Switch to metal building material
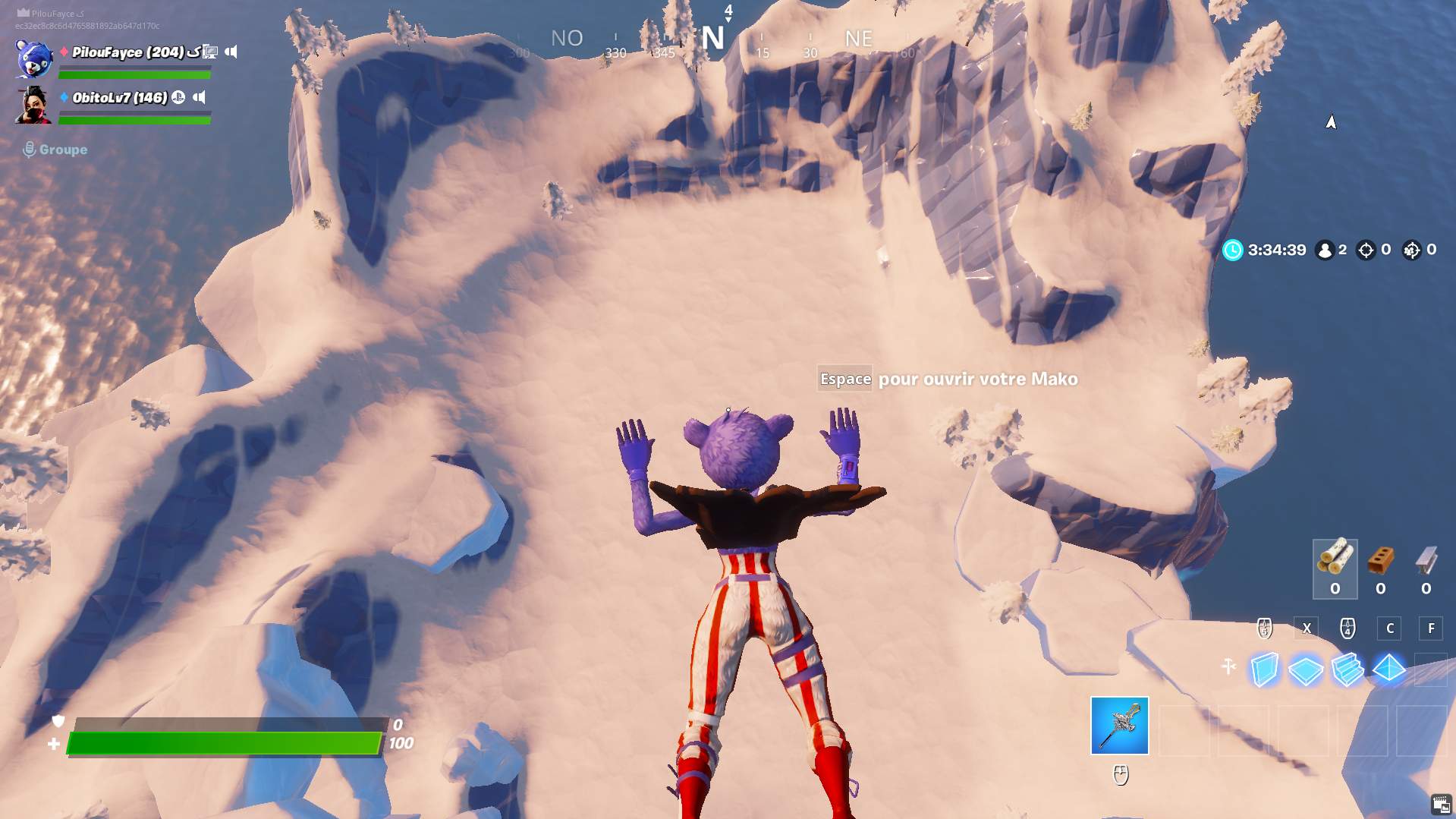Viewport: 1456px width, 819px height. [x=1426, y=568]
